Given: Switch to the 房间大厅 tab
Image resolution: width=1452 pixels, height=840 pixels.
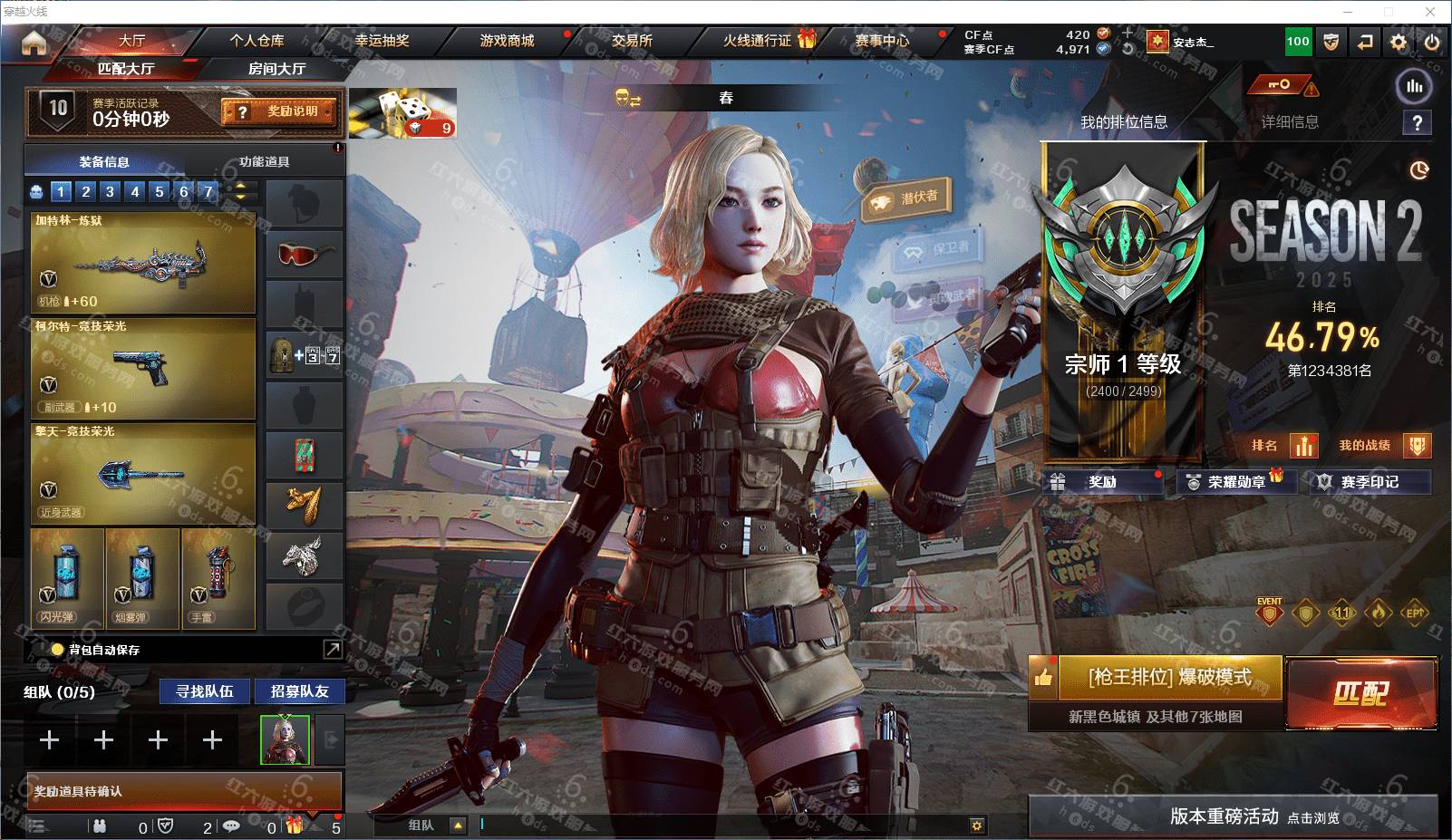Looking at the screenshot, I should 276,69.
